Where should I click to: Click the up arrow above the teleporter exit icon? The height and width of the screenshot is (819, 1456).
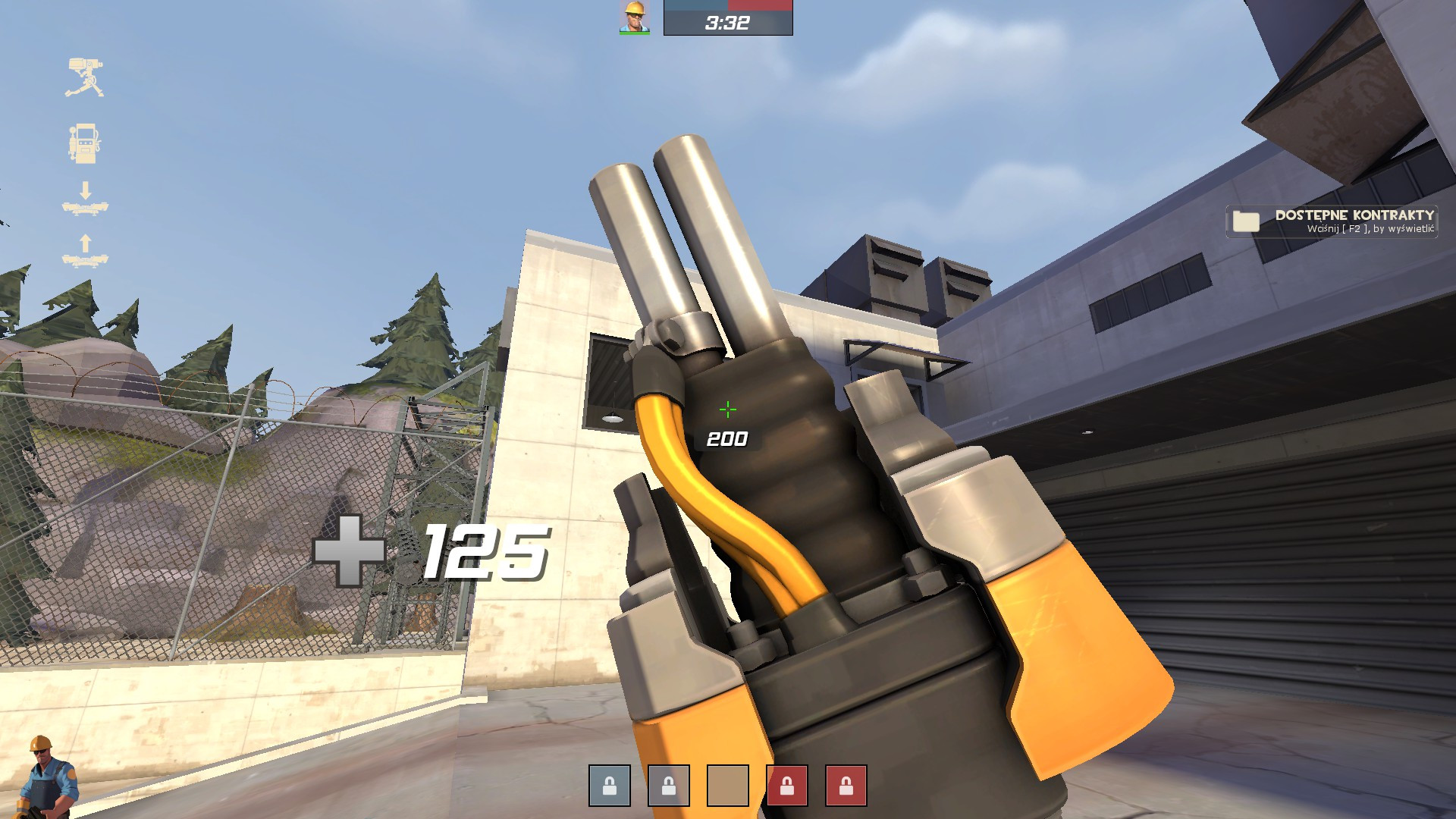86,243
